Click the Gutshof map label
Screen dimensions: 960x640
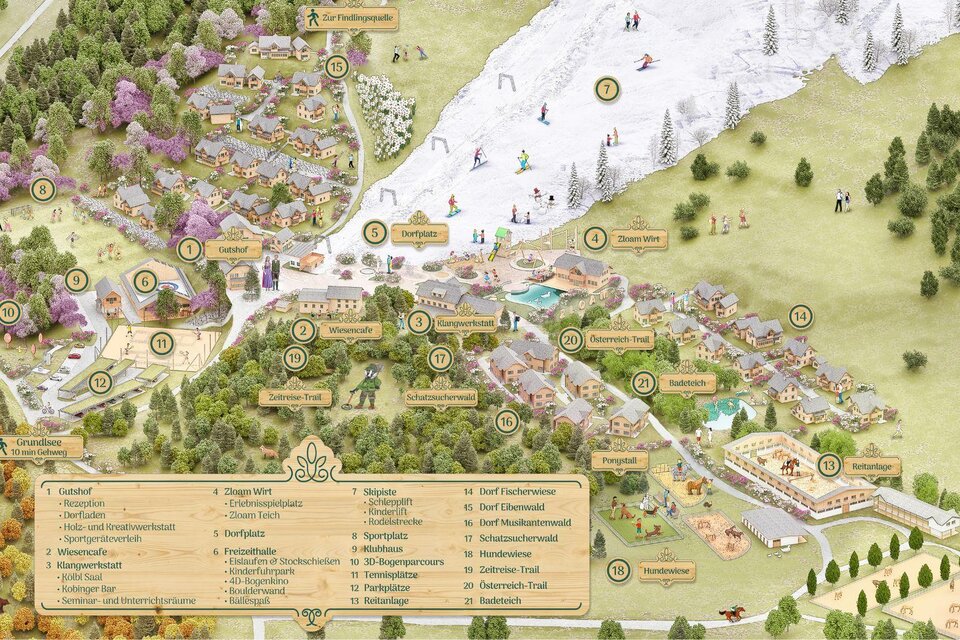(232, 249)
